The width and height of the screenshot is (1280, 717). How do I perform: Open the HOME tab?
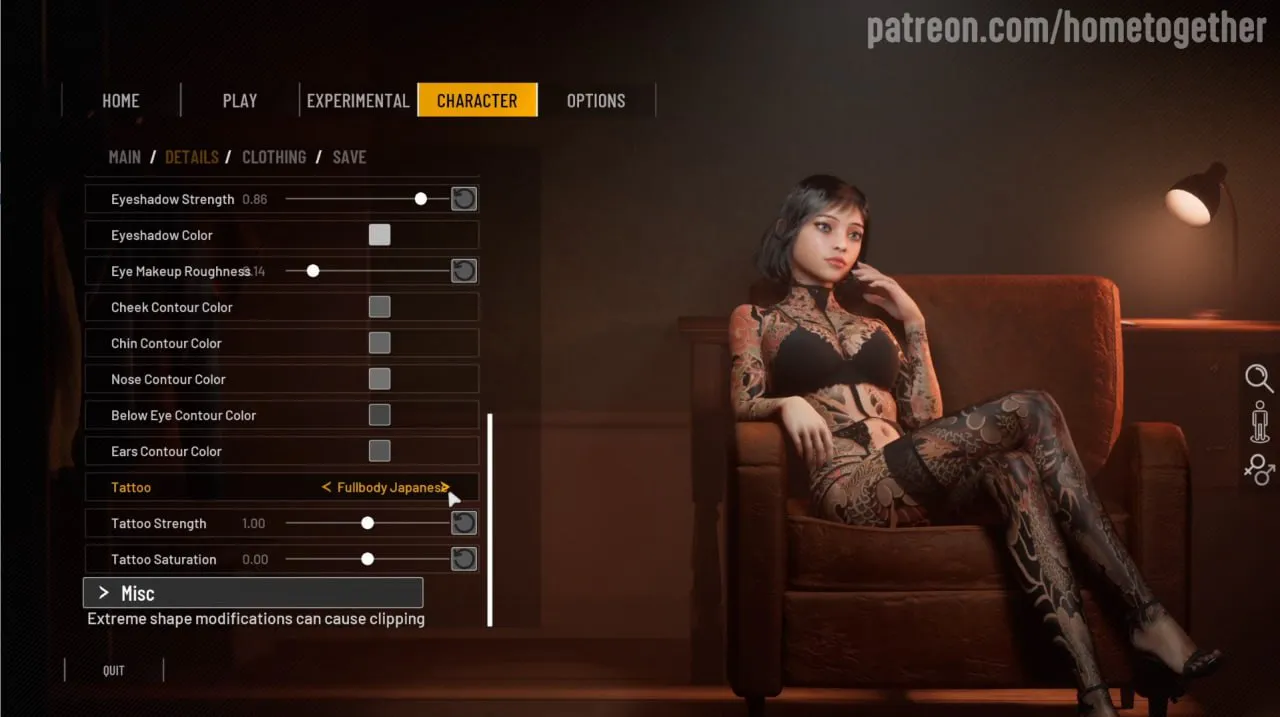point(120,101)
